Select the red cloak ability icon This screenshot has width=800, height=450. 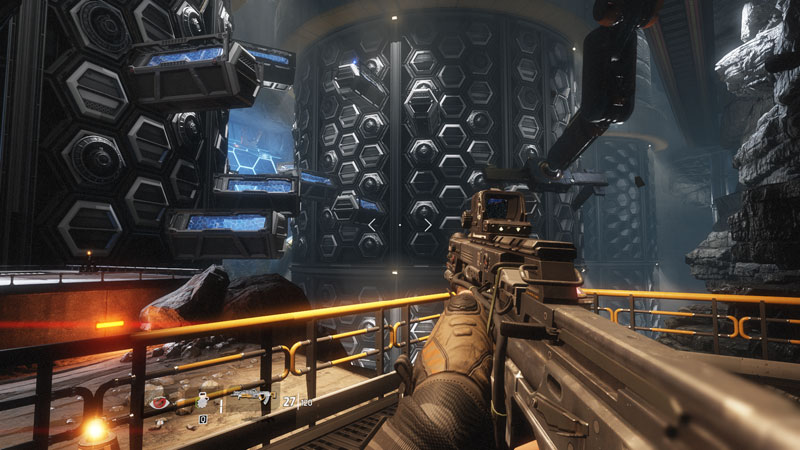159,402
